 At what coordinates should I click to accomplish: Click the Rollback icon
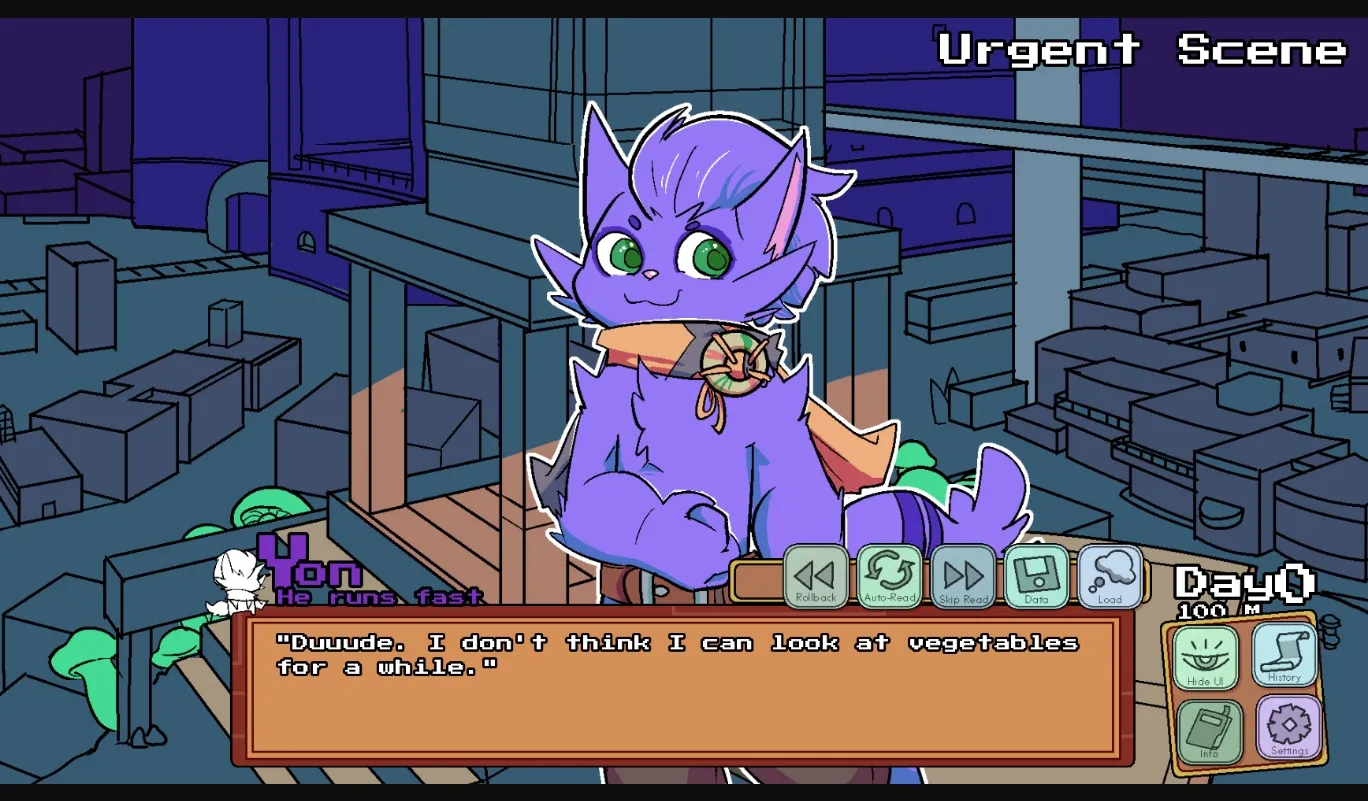click(x=816, y=576)
